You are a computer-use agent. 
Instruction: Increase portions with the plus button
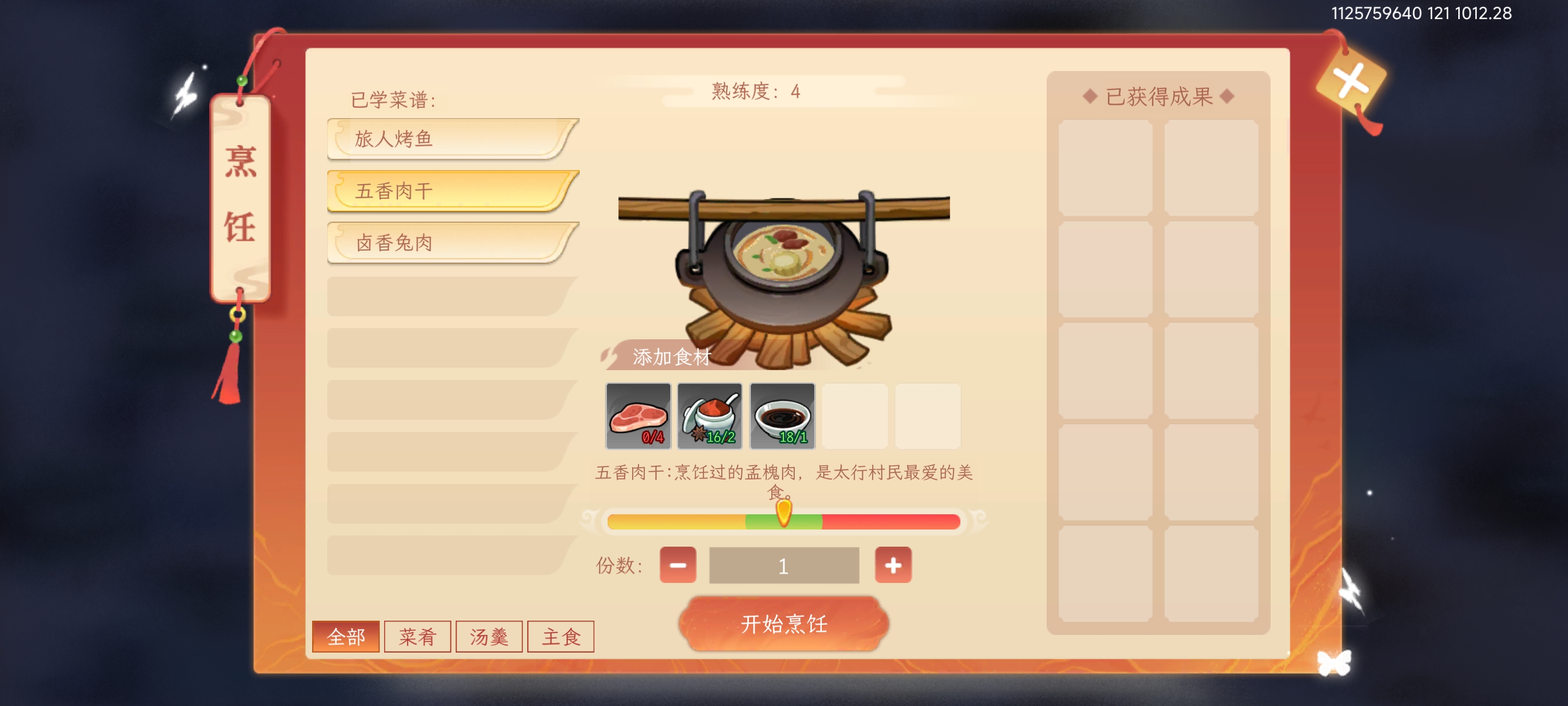[x=893, y=565]
